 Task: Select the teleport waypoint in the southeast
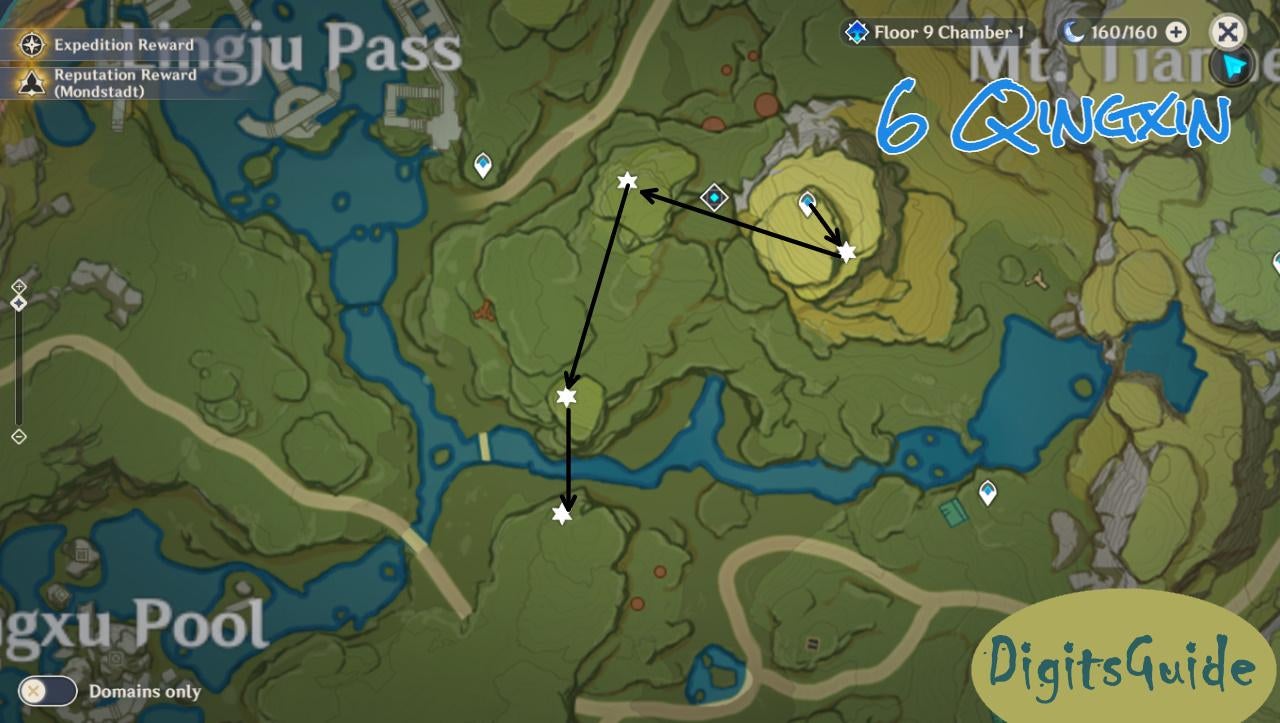tap(990, 492)
